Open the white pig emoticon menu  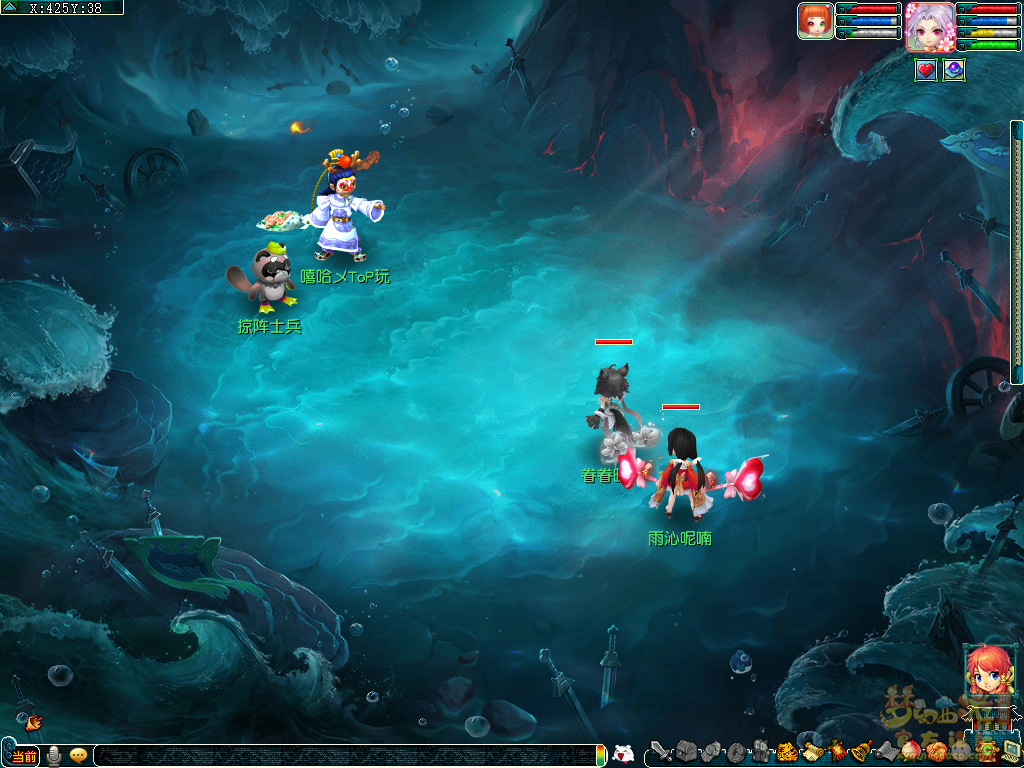tap(623, 755)
